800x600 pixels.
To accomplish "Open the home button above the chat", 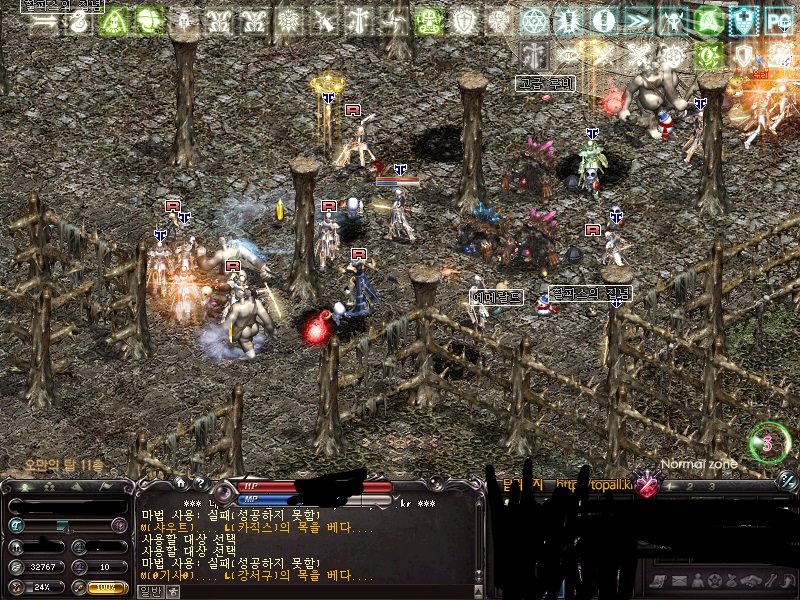I will pyautogui.click(x=180, y=482).
